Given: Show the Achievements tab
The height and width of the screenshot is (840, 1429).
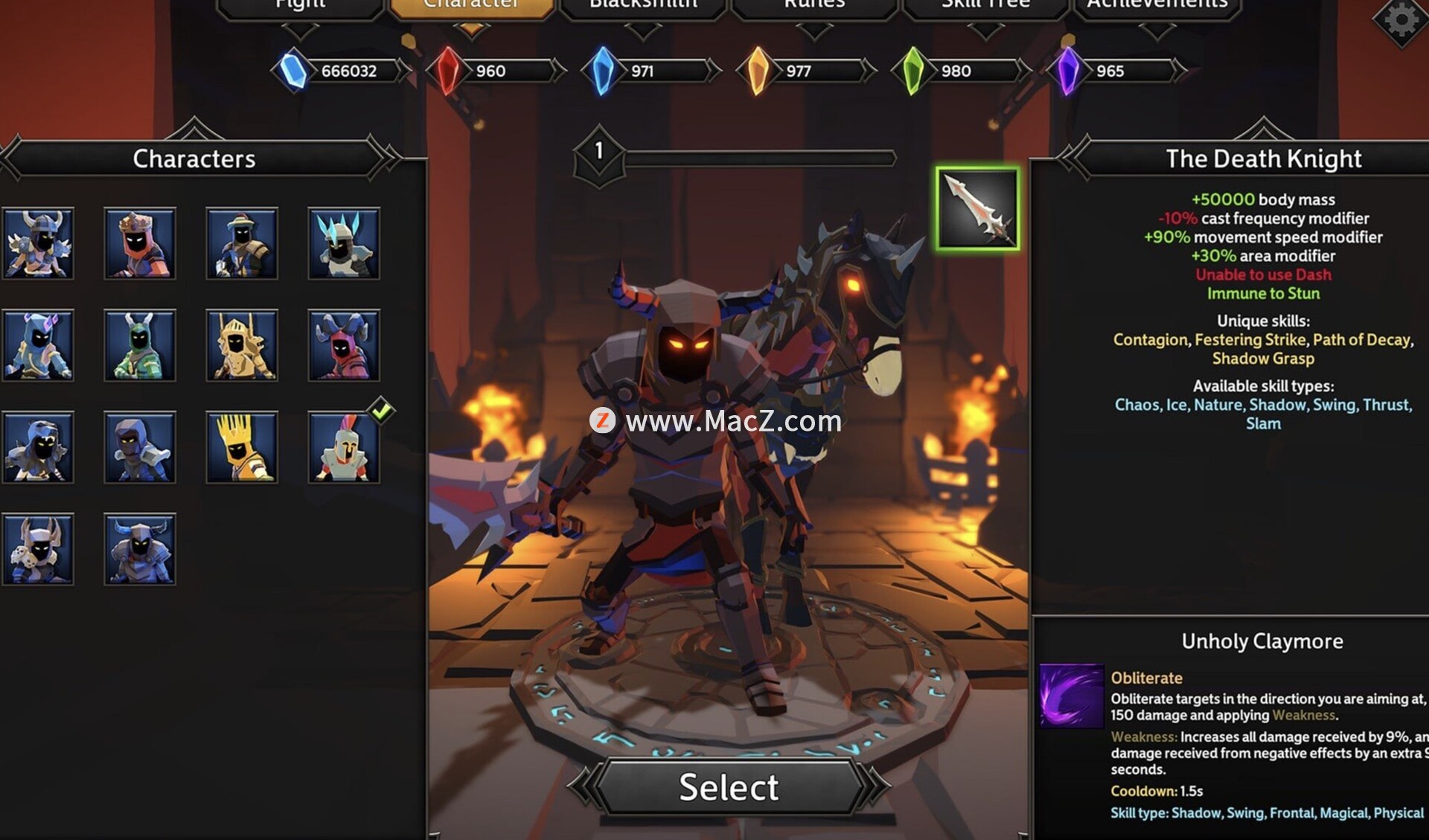Looking at the screenshot, I should 1157,6.
